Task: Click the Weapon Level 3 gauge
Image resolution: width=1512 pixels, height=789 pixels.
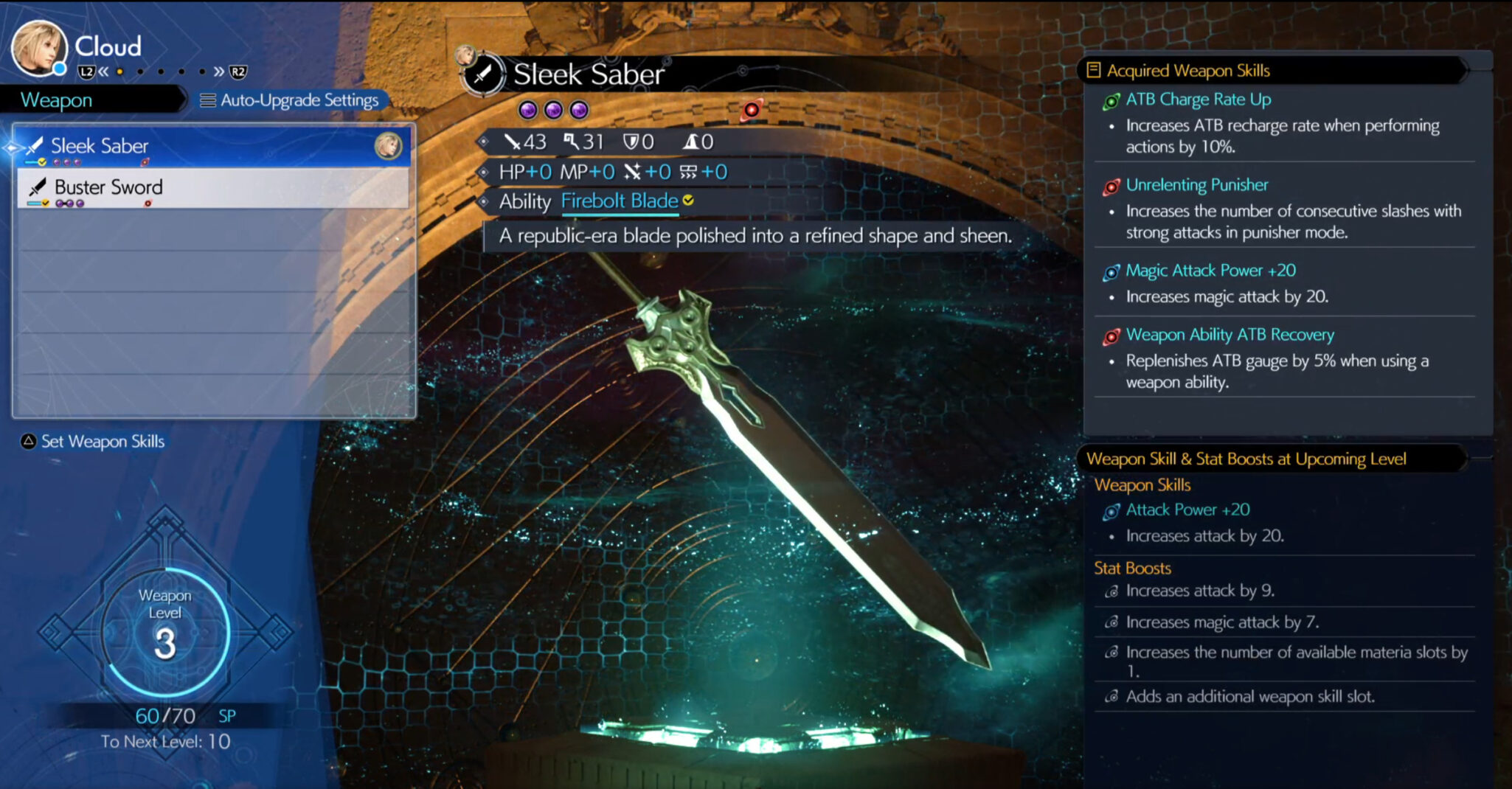Action: pyautogui.click(x=165, y=632)
